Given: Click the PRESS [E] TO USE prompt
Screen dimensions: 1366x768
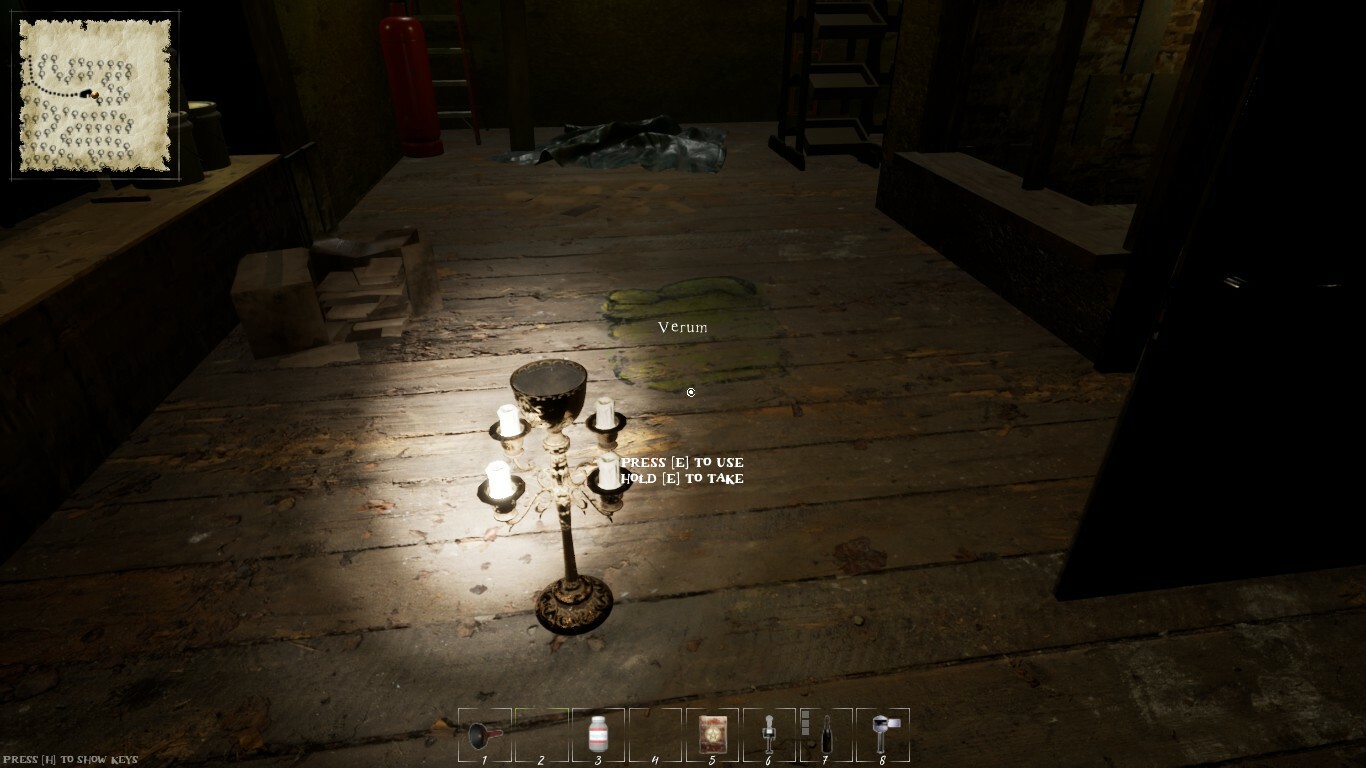Looking at the screenshot, I should [681, 462].
